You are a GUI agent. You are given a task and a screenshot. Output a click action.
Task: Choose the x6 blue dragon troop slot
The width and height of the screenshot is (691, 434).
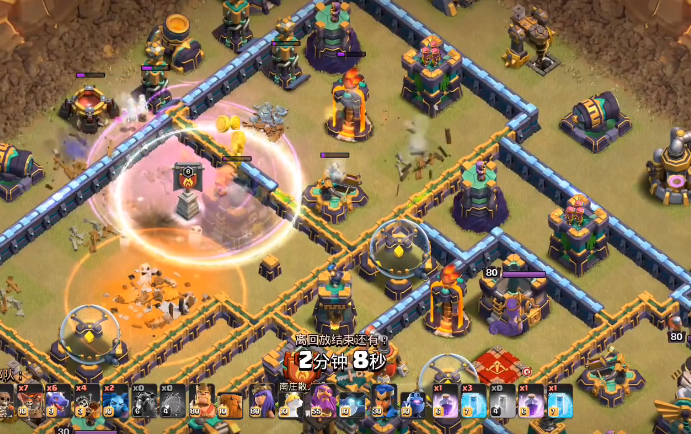point(57,402)
